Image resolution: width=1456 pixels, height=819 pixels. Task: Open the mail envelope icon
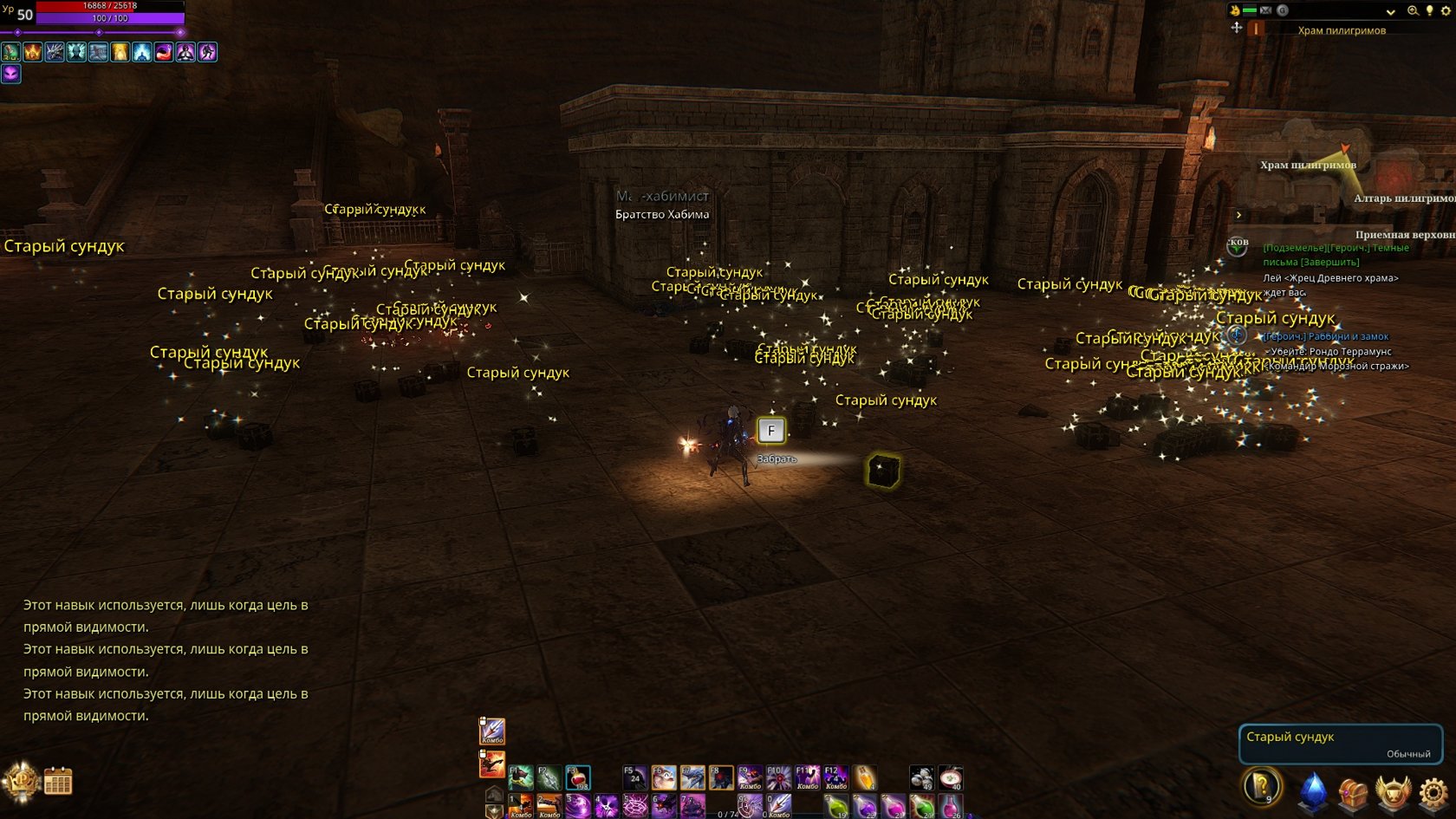point(1265,10)
